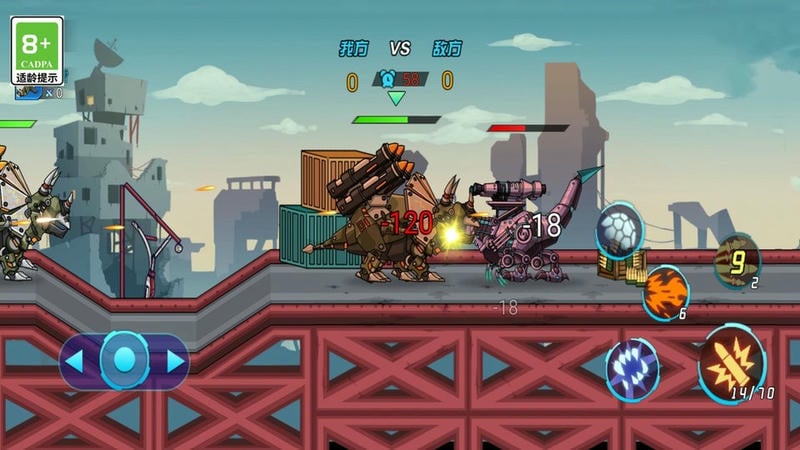Tap the joystick center knob
The height and width of the screenshot is (450, 800).
pos(124,361)
